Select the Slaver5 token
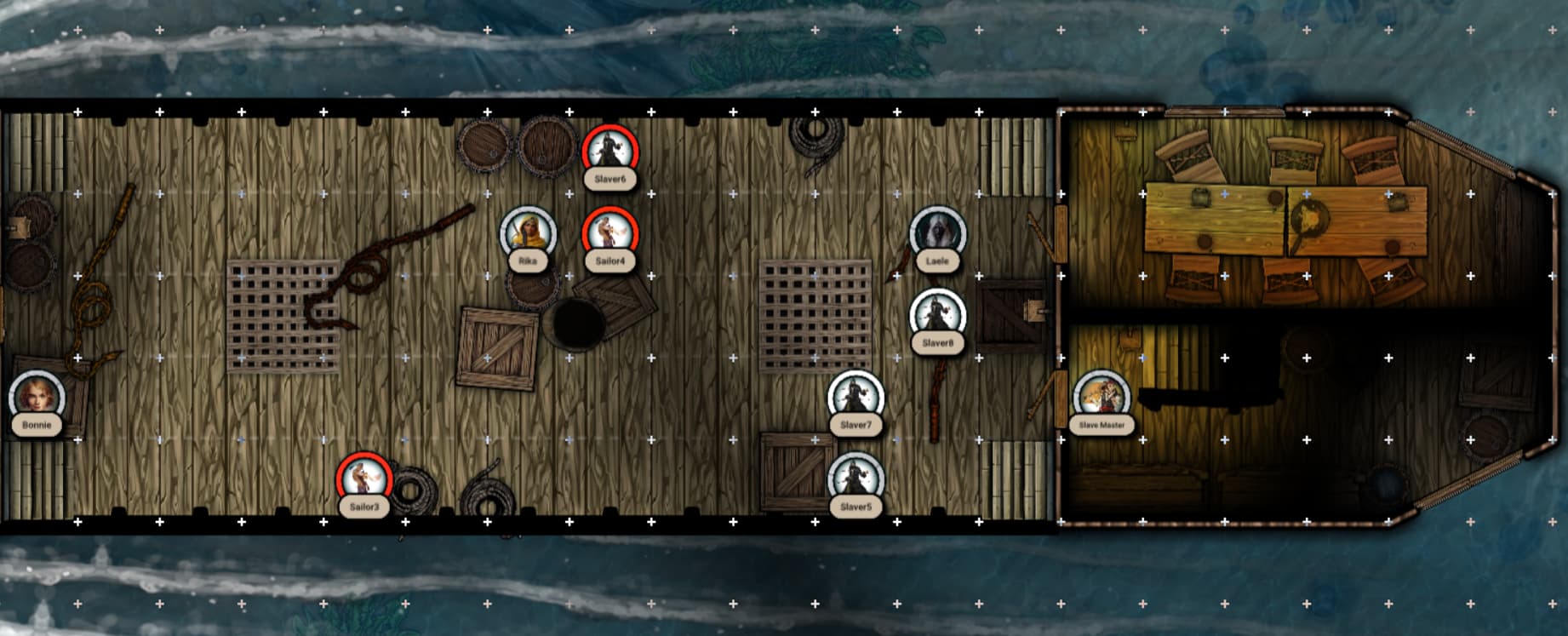 pos(856,479)
